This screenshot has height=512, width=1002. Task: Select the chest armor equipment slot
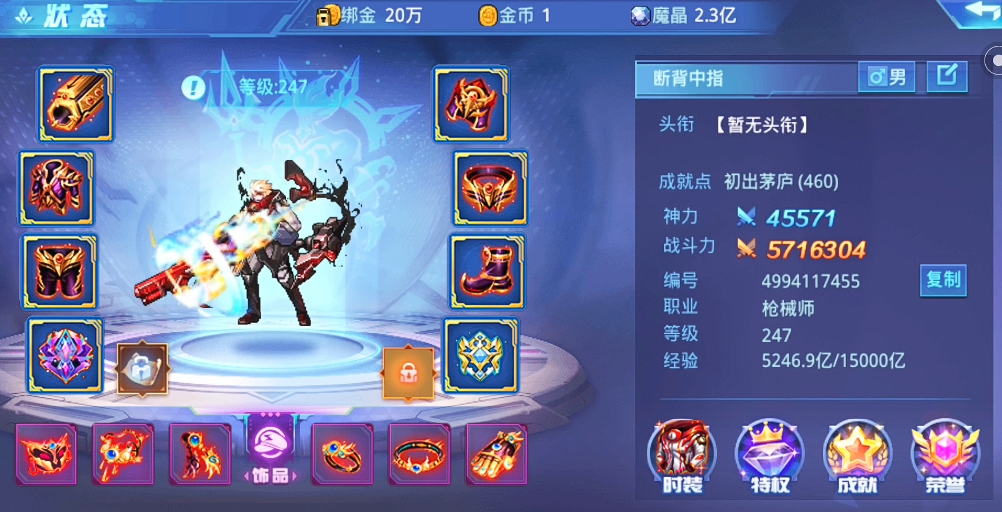pyautogui.click(x=57, y=188)
